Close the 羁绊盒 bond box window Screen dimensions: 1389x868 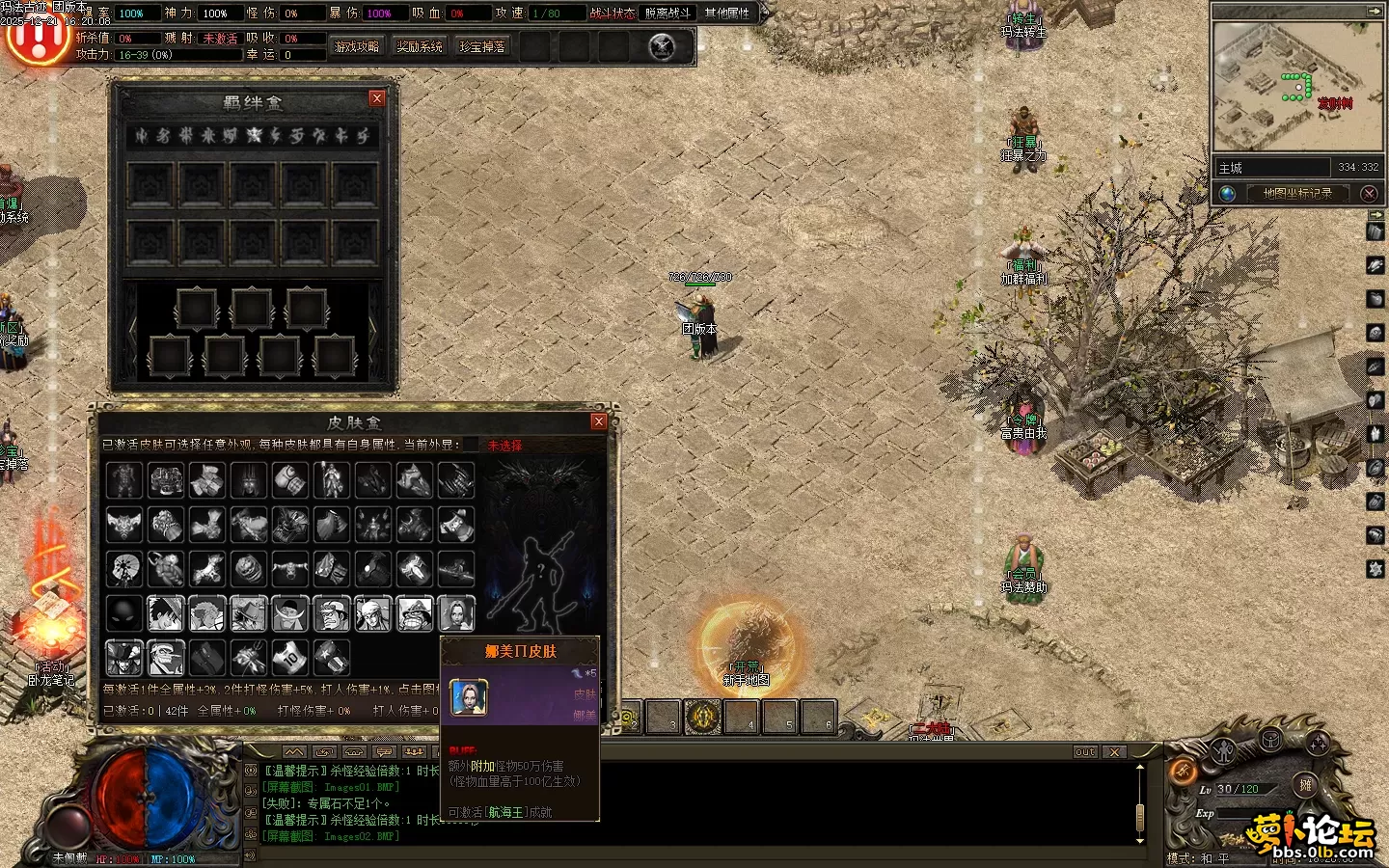(377, 98)
